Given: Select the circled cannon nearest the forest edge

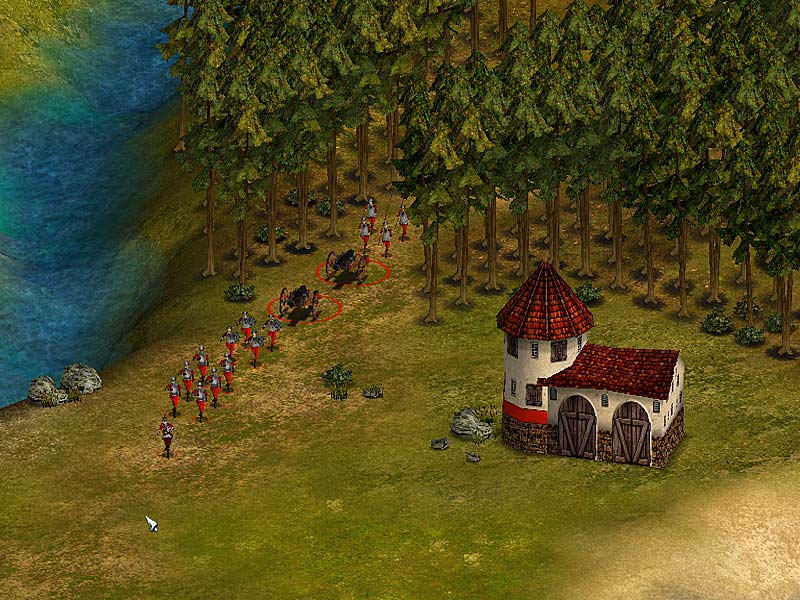Looking at the screenshot, I should point(348,265).
